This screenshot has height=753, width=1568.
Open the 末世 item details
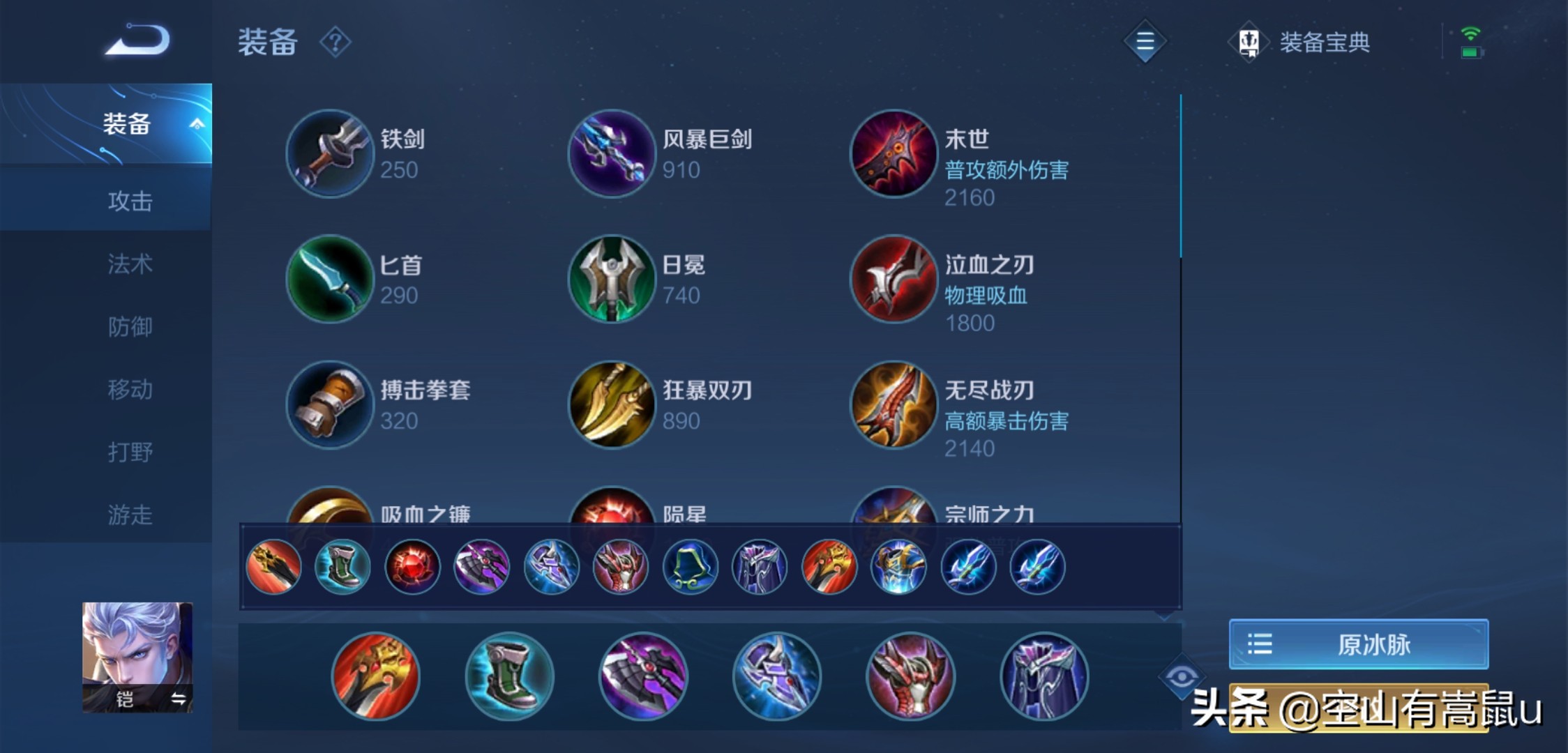[894, 153]
